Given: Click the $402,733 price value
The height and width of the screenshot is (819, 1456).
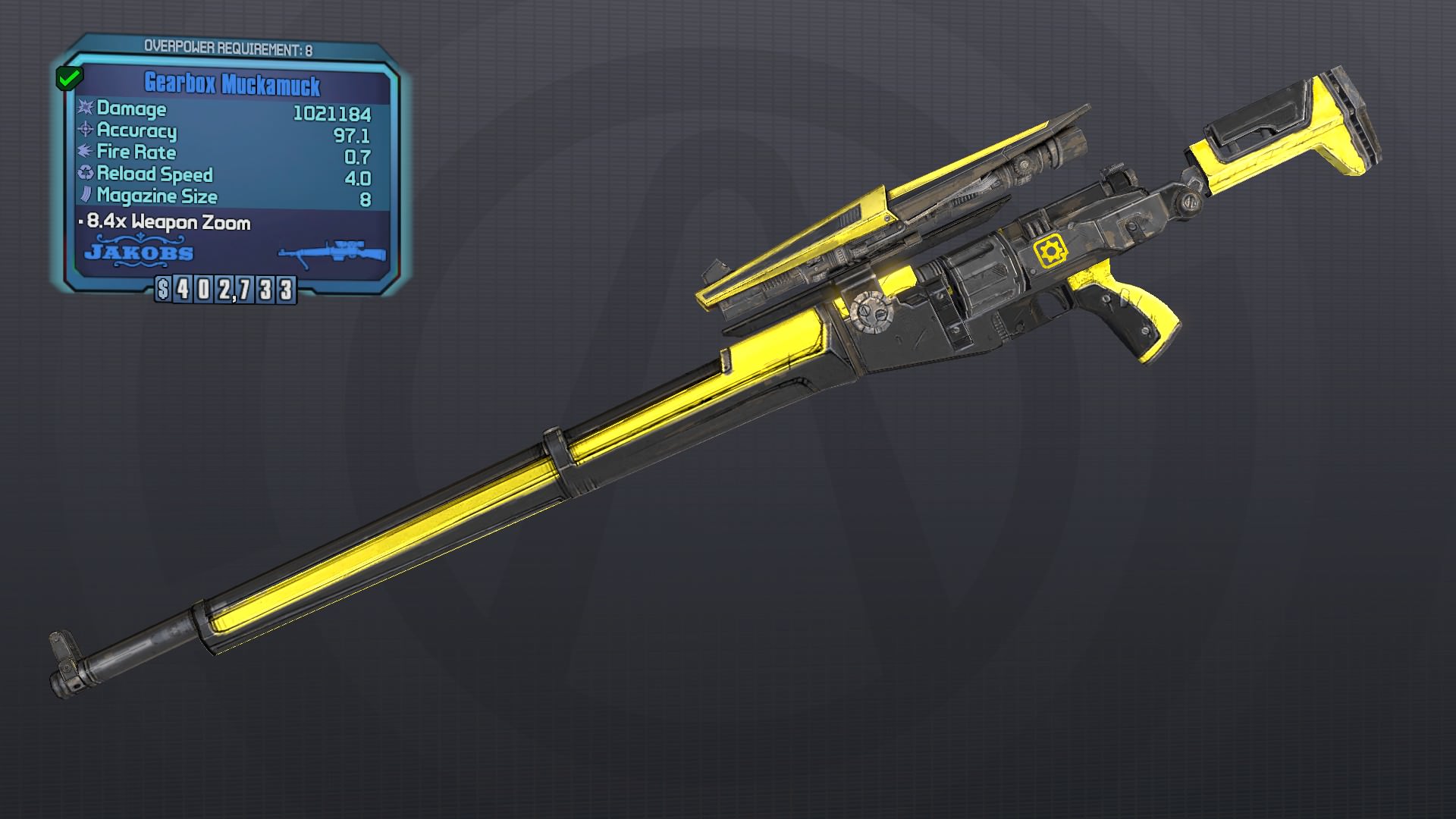Looking at the screenshot, I should point(227,289).
